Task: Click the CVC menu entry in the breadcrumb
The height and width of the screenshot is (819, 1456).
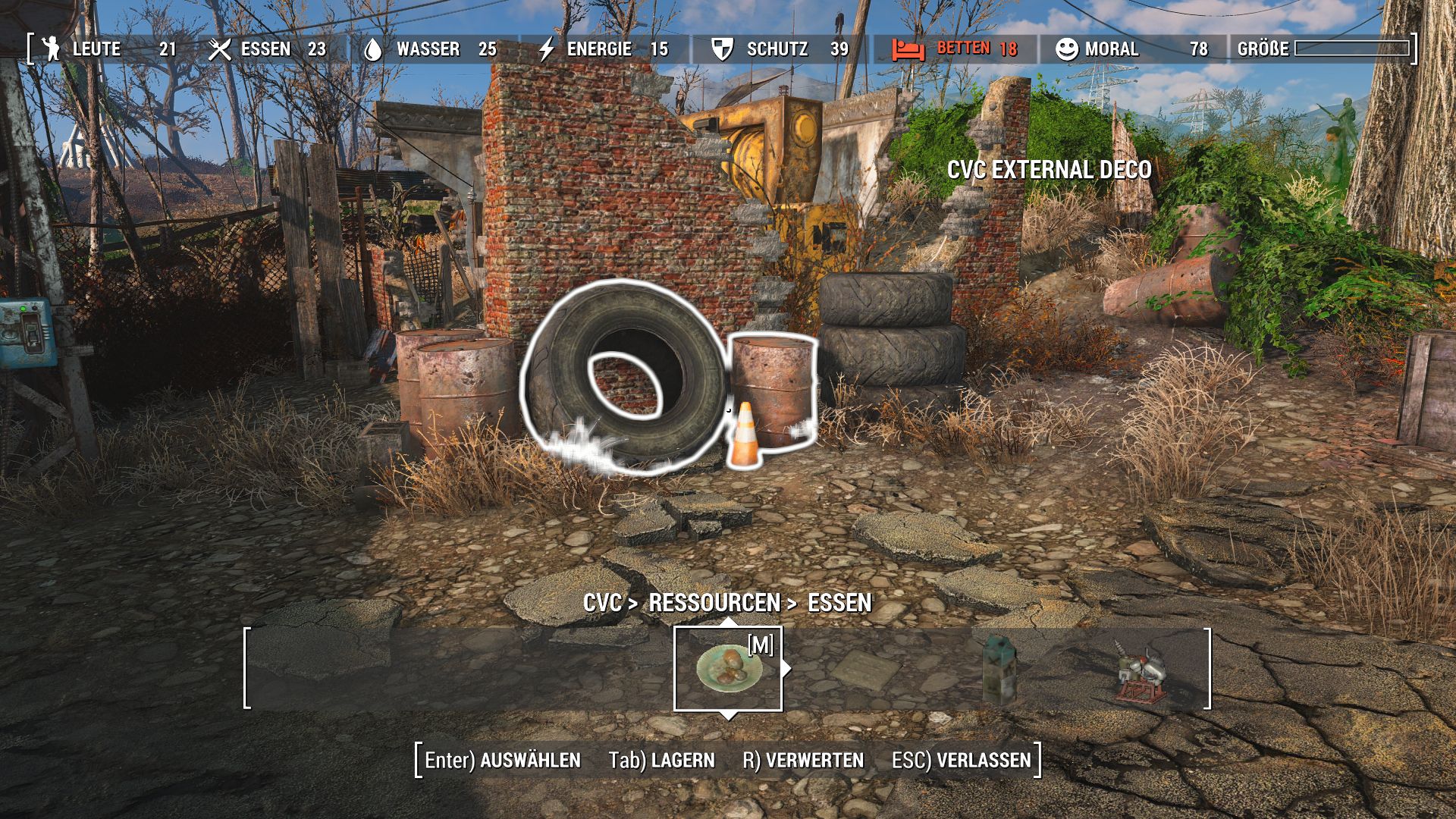Action: pyautogui.click(x=603, y=604)
